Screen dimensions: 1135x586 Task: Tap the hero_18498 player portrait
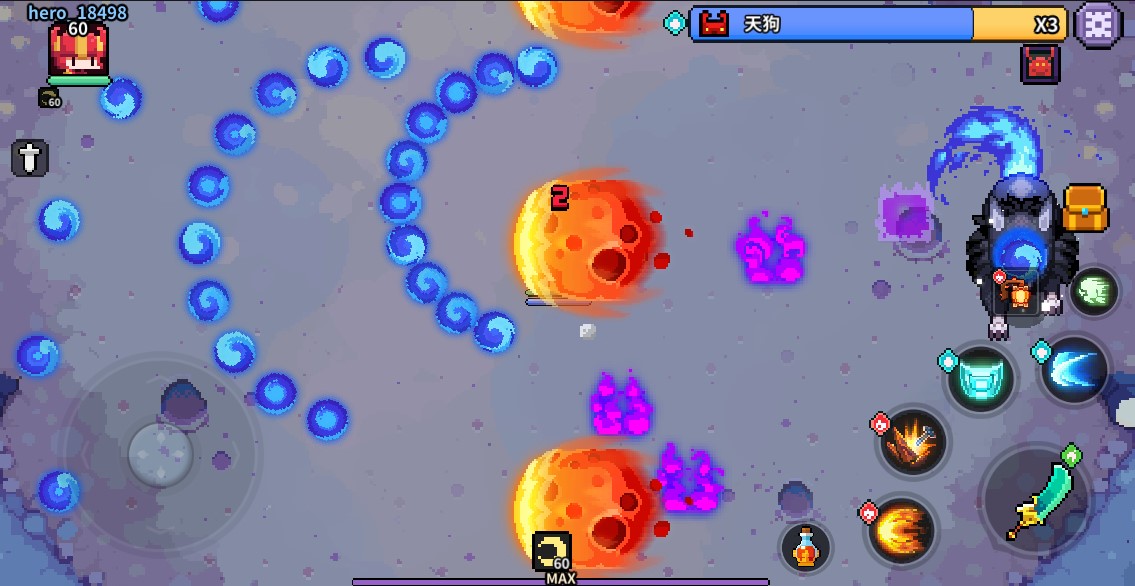coord(78,50)
